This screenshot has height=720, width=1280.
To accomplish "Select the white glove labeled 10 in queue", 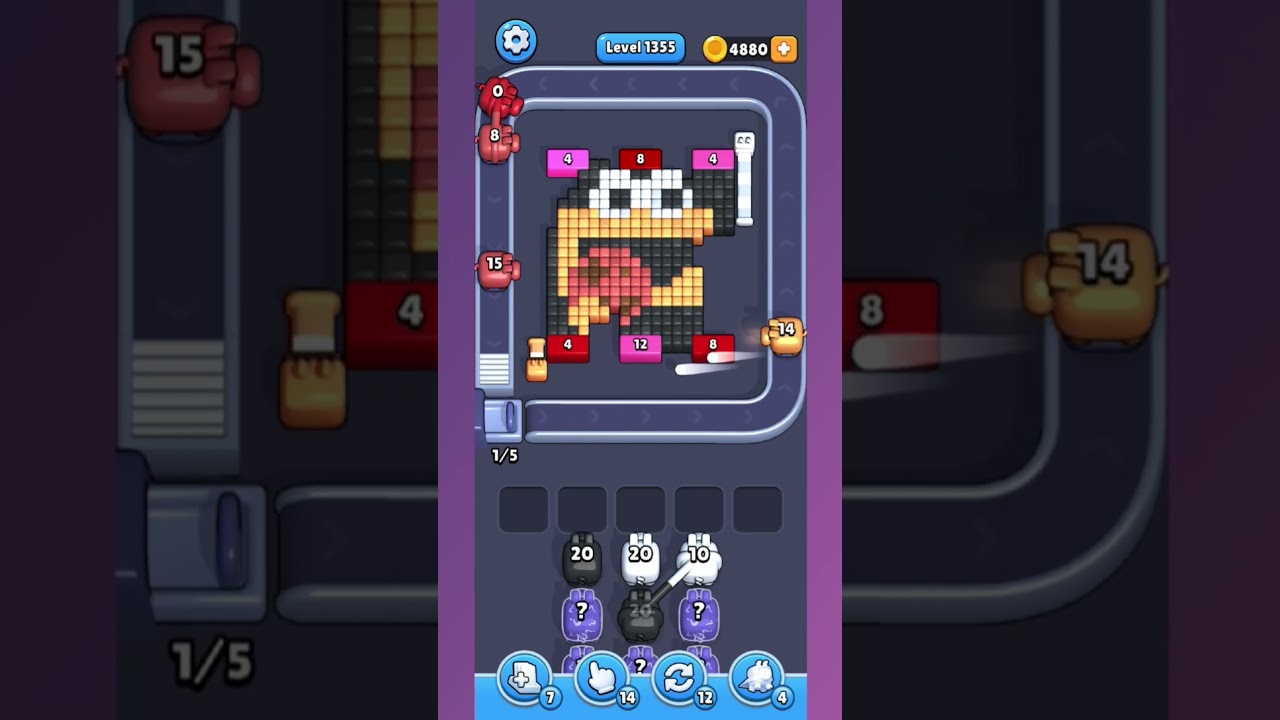I will 697,558.
